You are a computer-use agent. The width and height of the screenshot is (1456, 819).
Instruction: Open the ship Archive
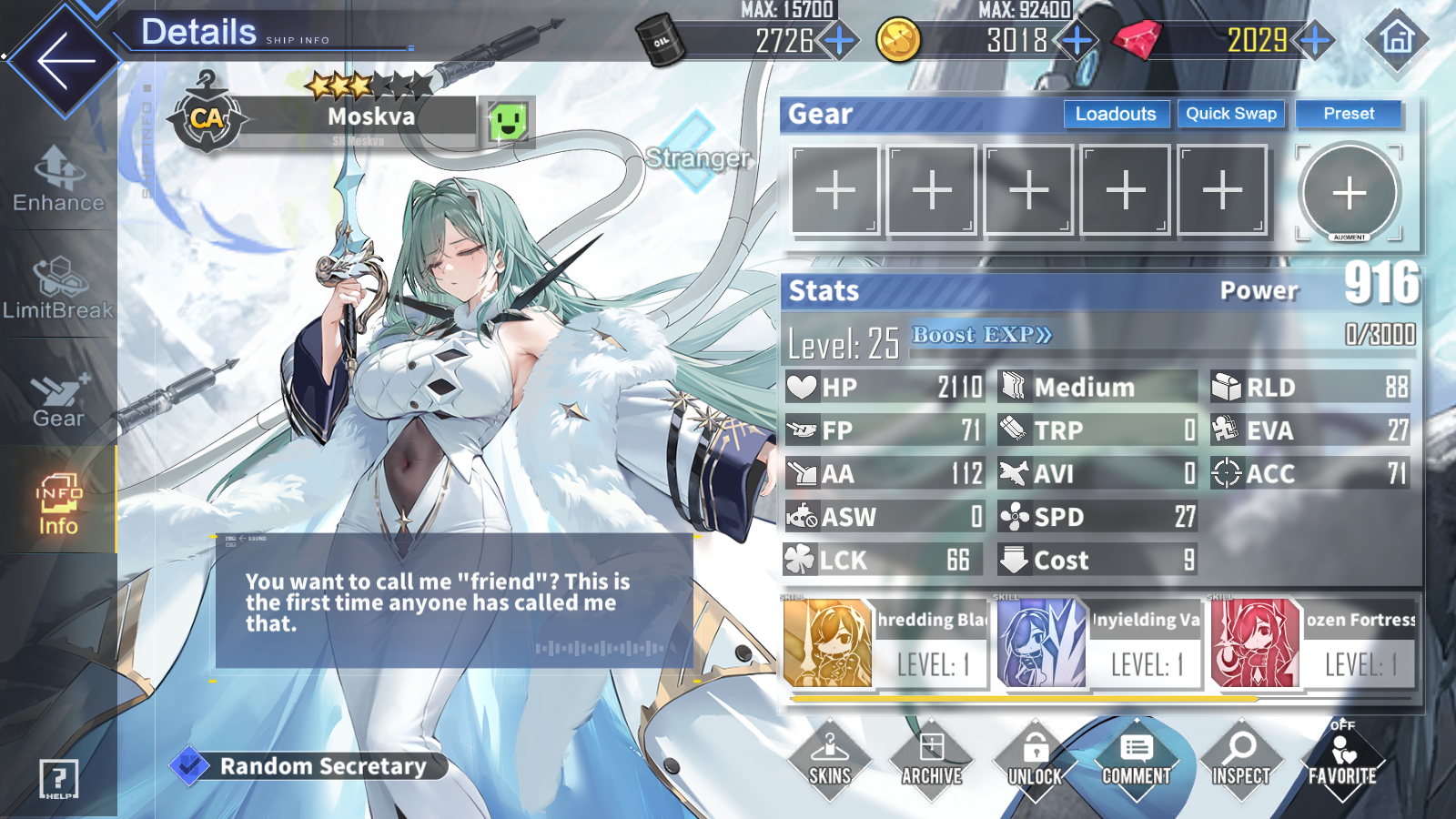pos(932,761)
